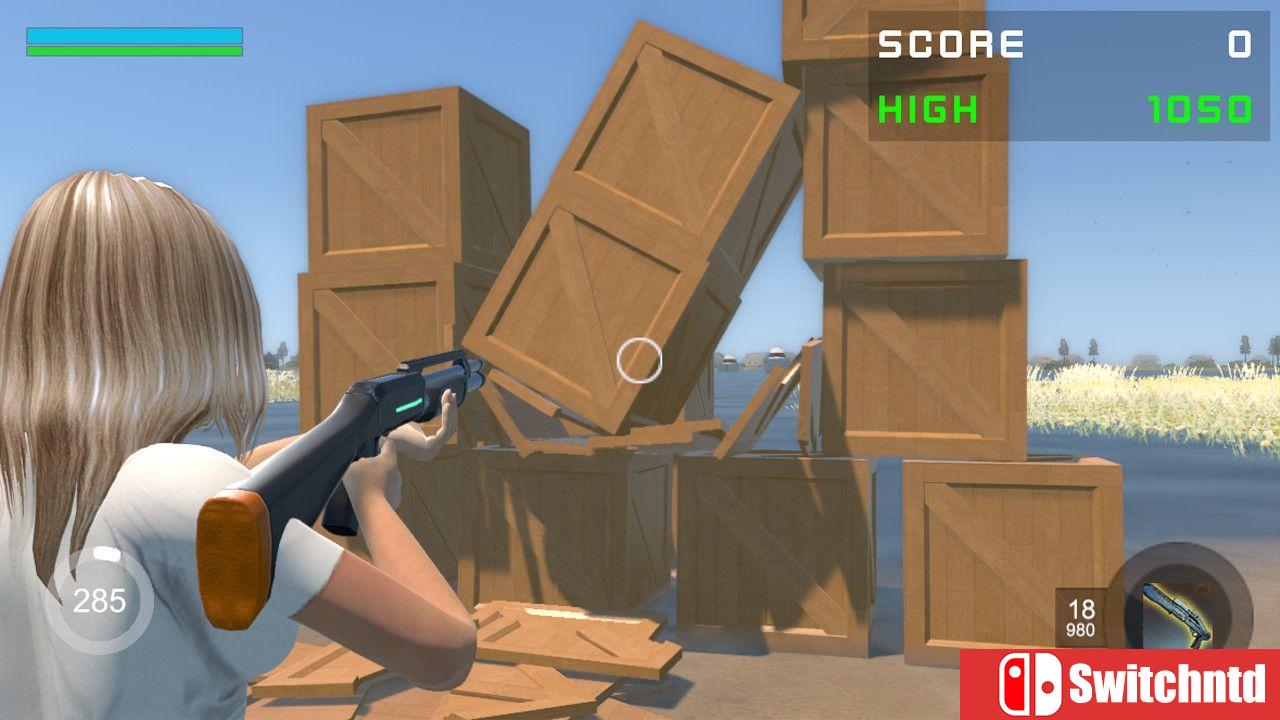Viewport: 1280px width, 720px height.
Task: Select the shotgun weapon icon
Action: (1179, 612)
